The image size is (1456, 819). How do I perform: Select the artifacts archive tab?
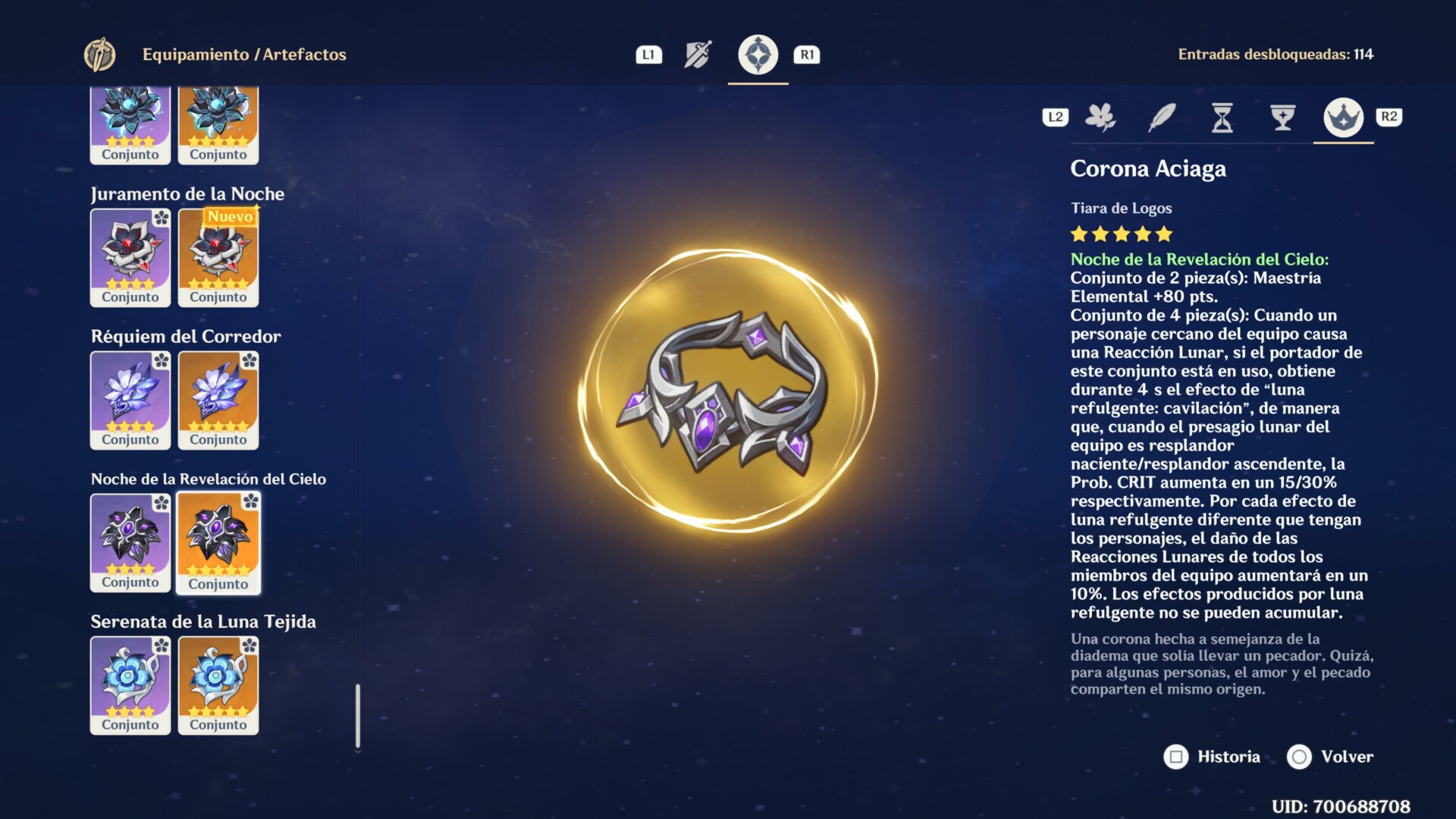pyautogui.click(x=758, y=55)
